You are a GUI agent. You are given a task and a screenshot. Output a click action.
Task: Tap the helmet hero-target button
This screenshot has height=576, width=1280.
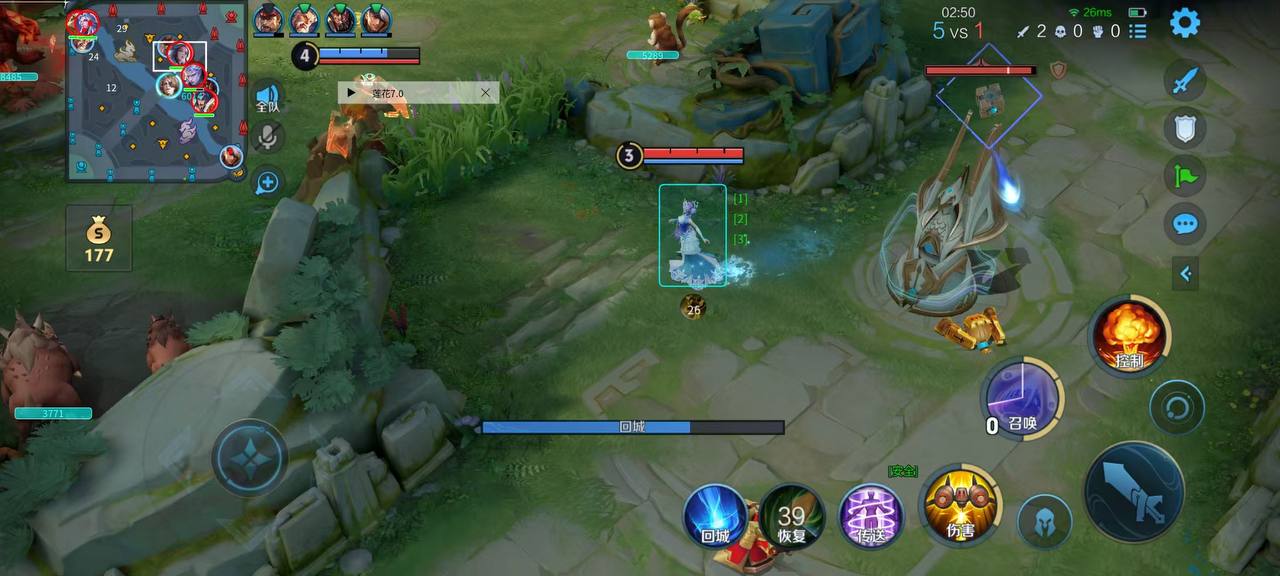point(1045,521)
